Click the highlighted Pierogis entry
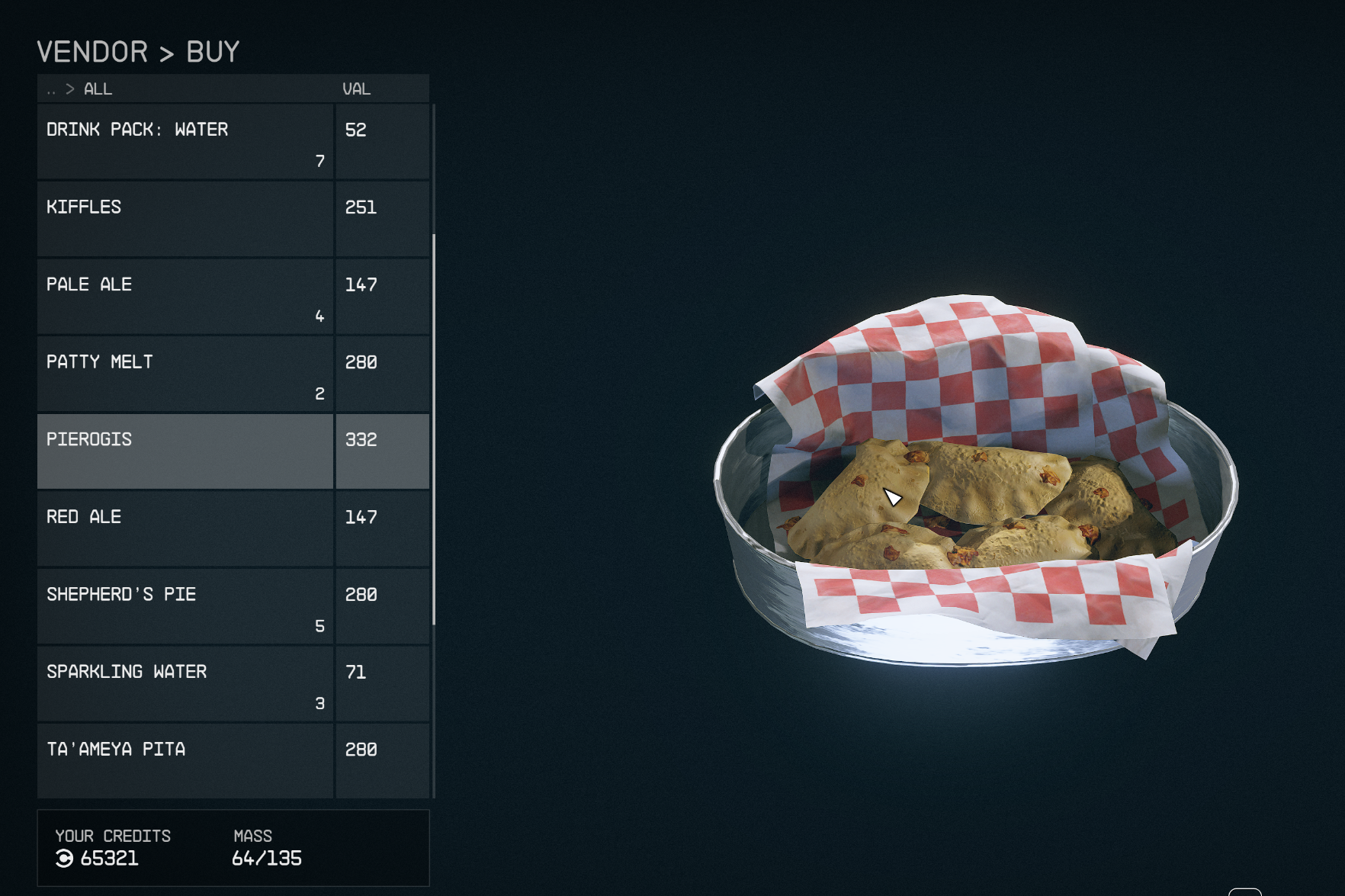This screenshot has width=1345, height=896. [x=185, y=451]
